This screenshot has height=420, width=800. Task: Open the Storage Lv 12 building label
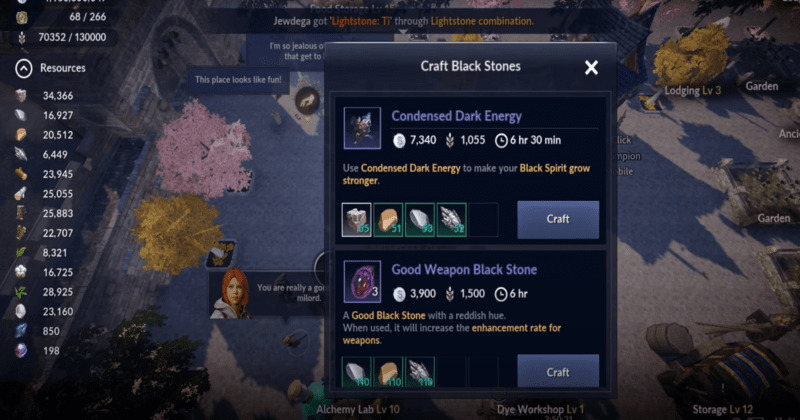point(724,409)
